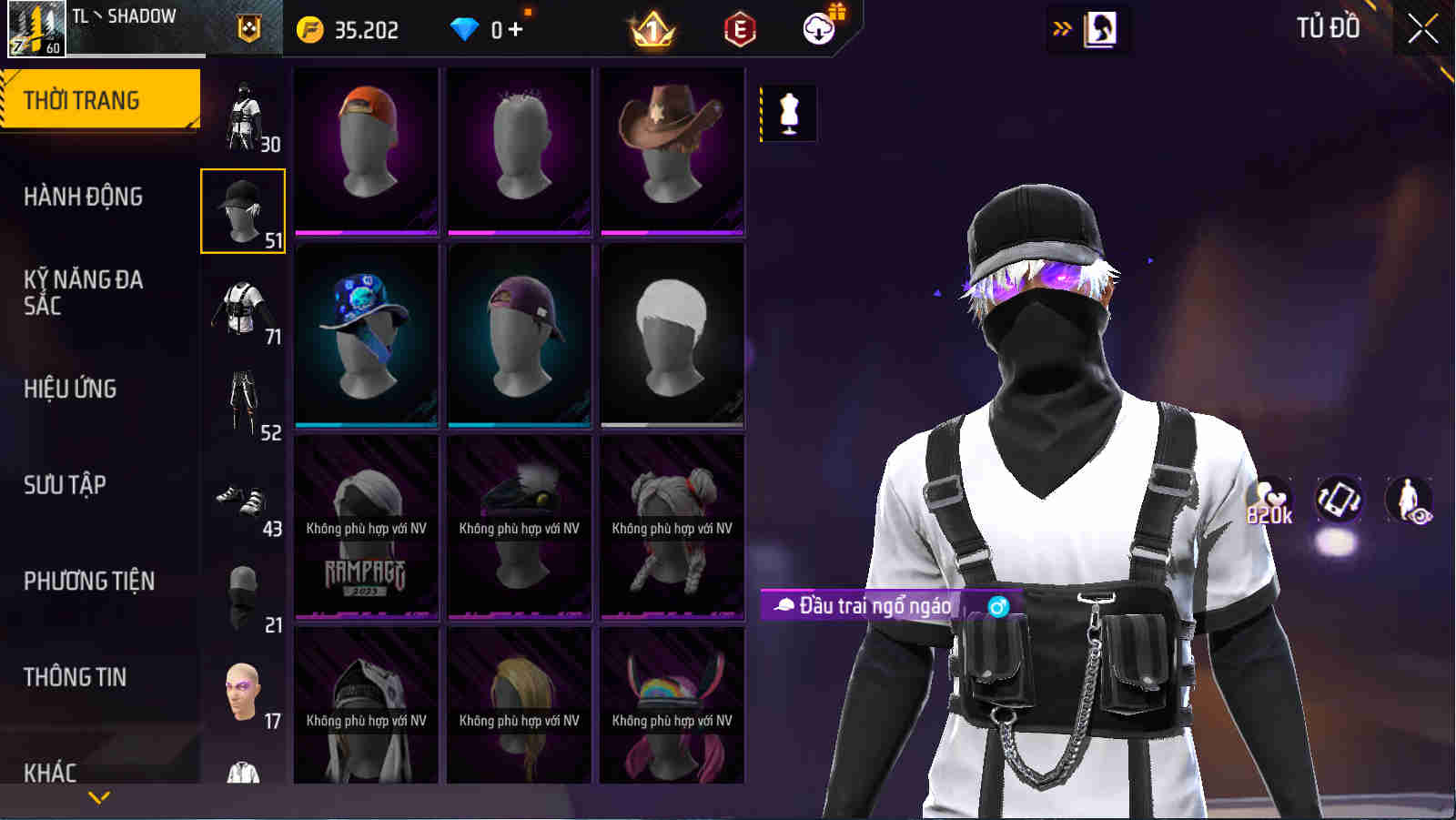
Task: Switch to the HÀNH ĐỘNG tab
Action: tap(82, 197)
